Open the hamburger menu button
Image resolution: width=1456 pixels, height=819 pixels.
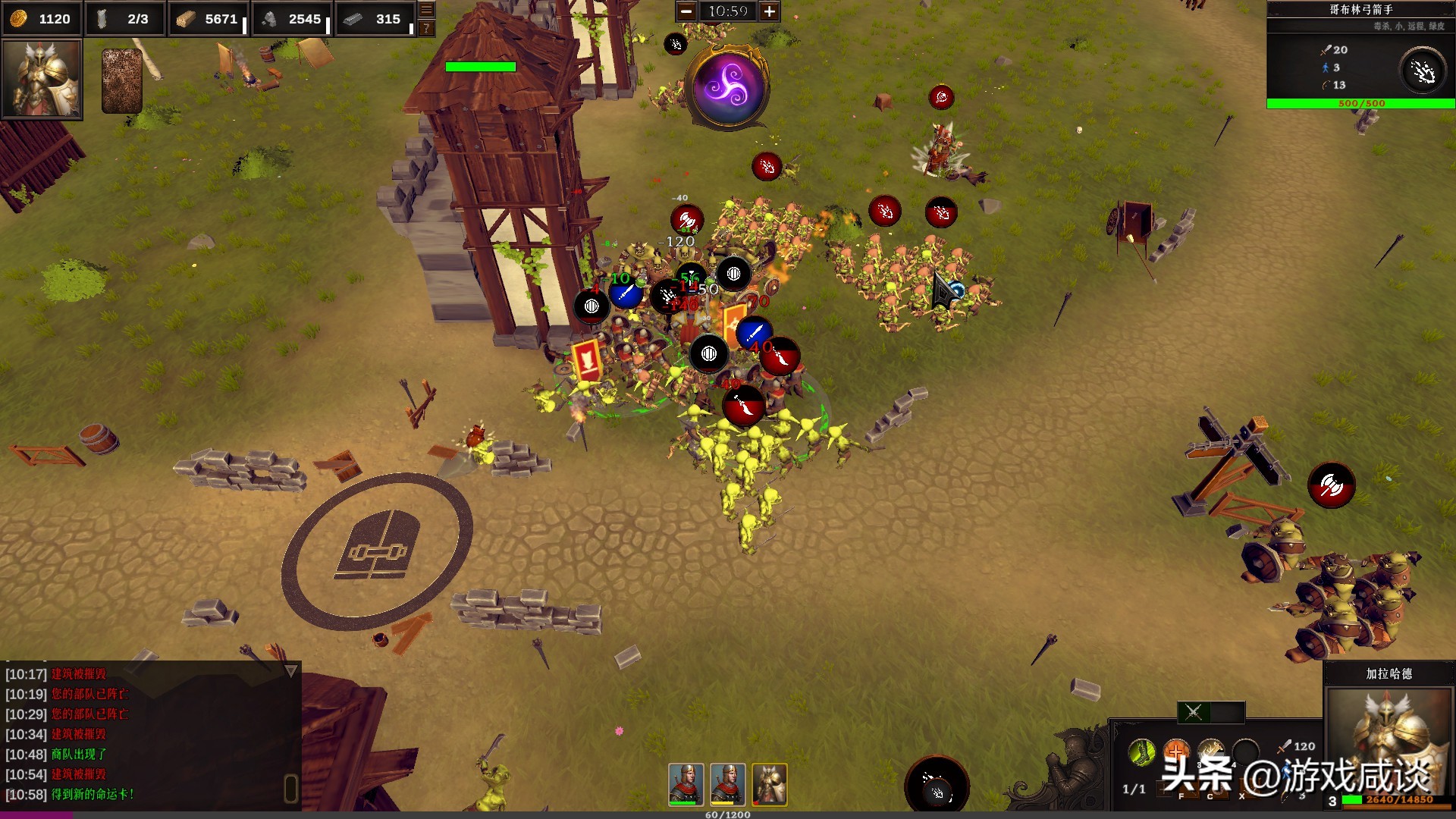pos(427,10)
